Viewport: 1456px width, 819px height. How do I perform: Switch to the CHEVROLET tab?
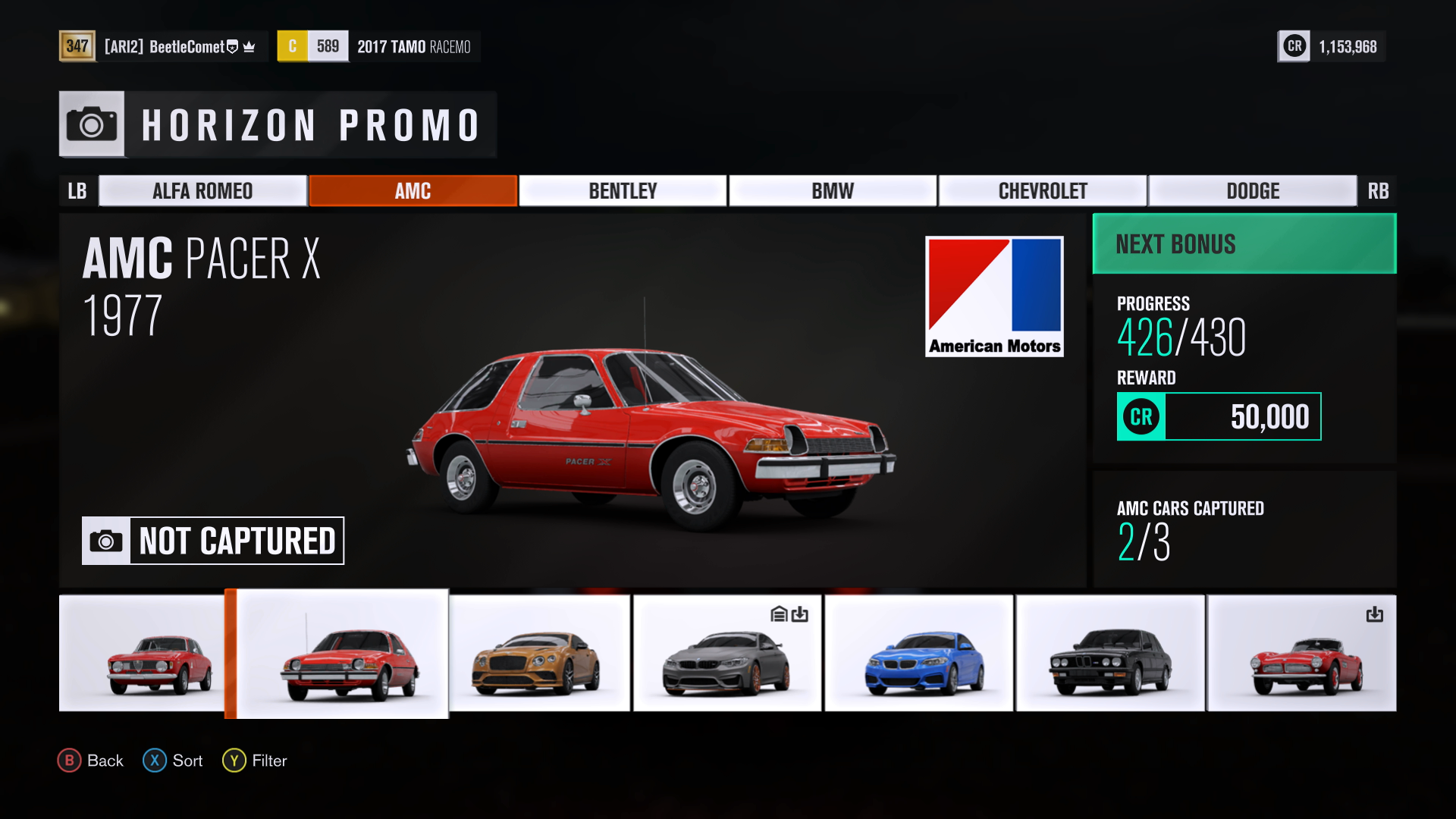coord(1043,190)
